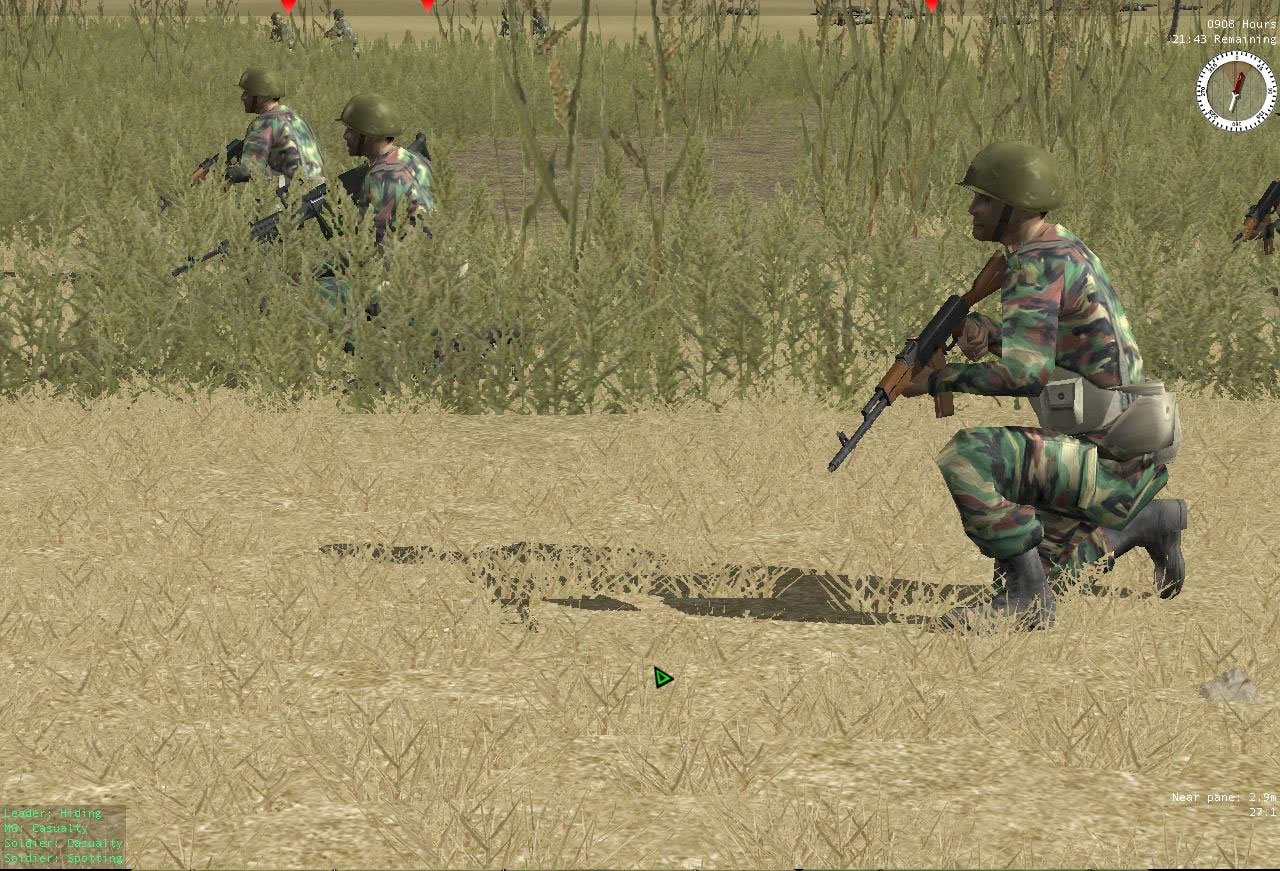This screenshot has height=871, width=1280.
Task: Click the green waypoint arrow in the grass
Action: (661, 677)
